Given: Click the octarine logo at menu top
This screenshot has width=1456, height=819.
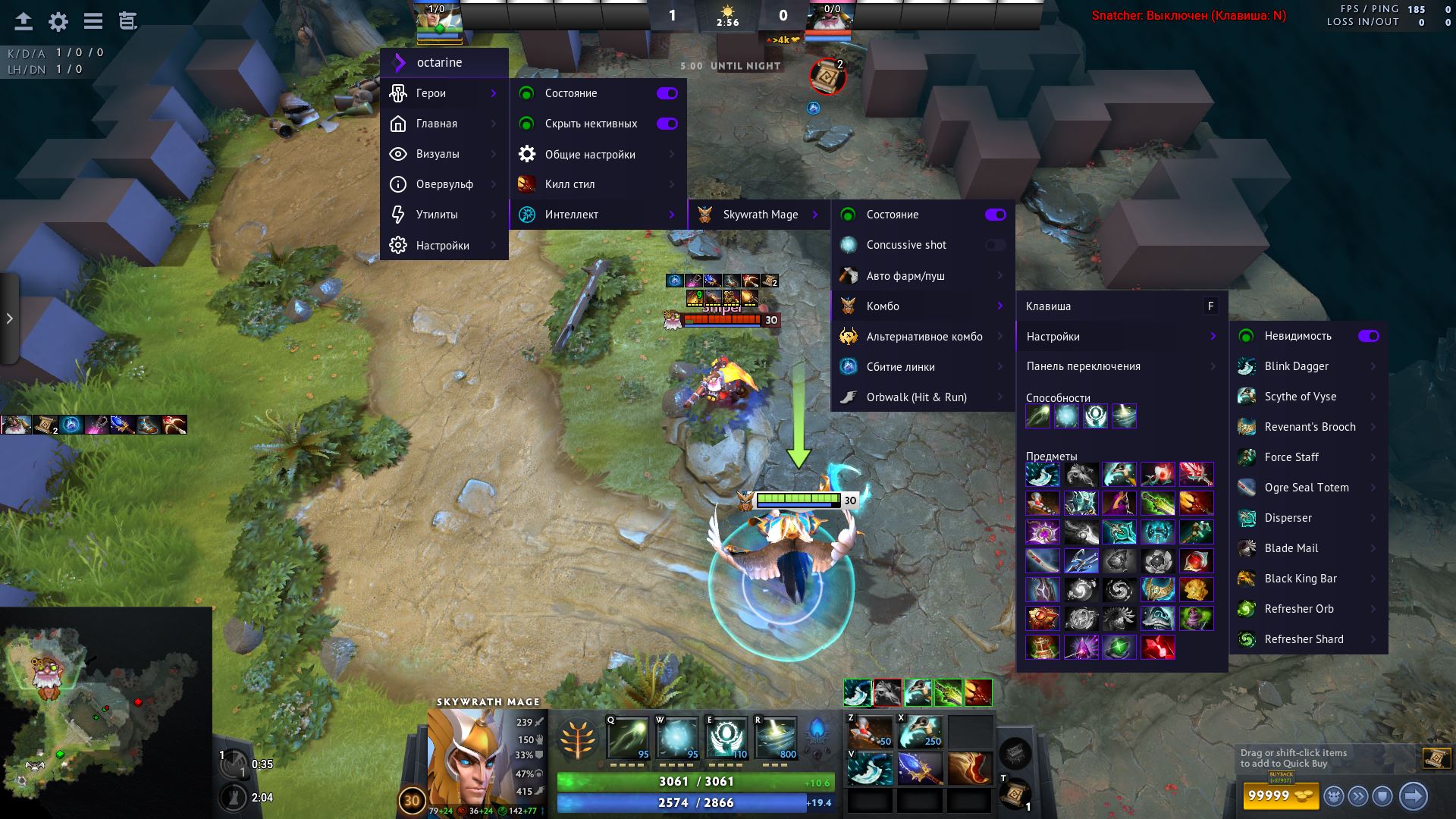Looking at the screenshot, I should (400, 63).
